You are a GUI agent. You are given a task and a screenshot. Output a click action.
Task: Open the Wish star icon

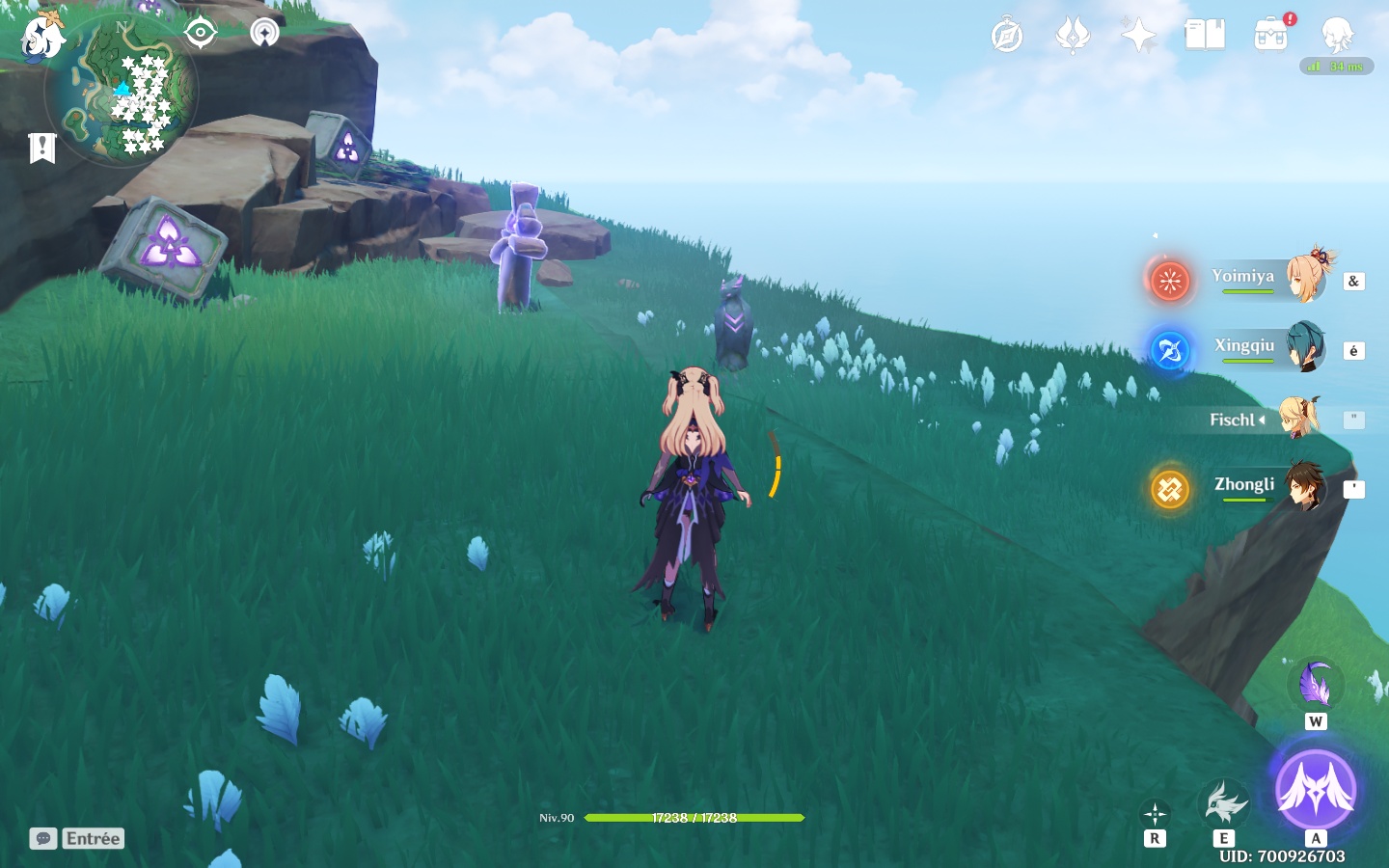coord(1138,37)
